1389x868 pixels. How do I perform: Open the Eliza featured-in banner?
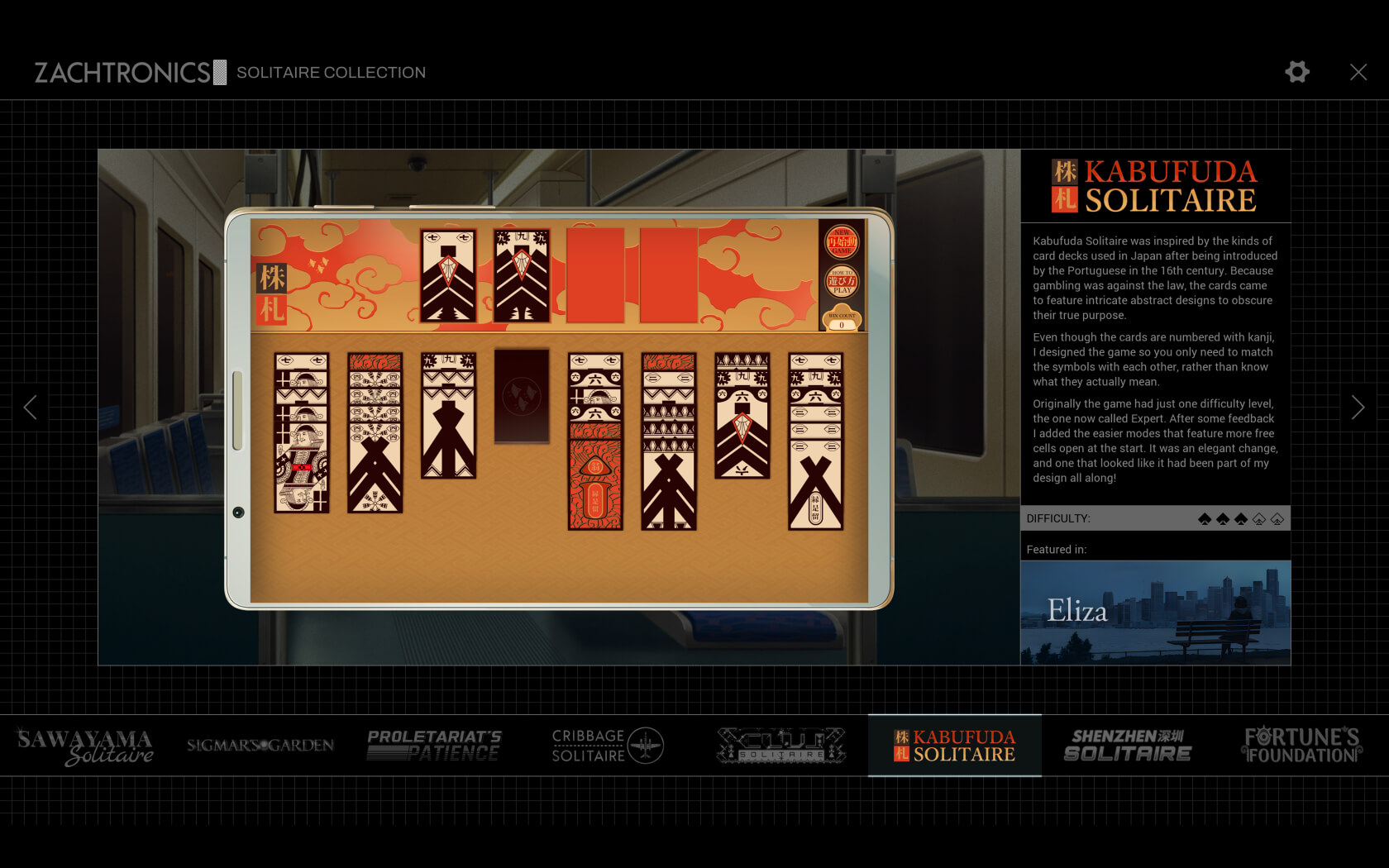[x=1155, y=613]
